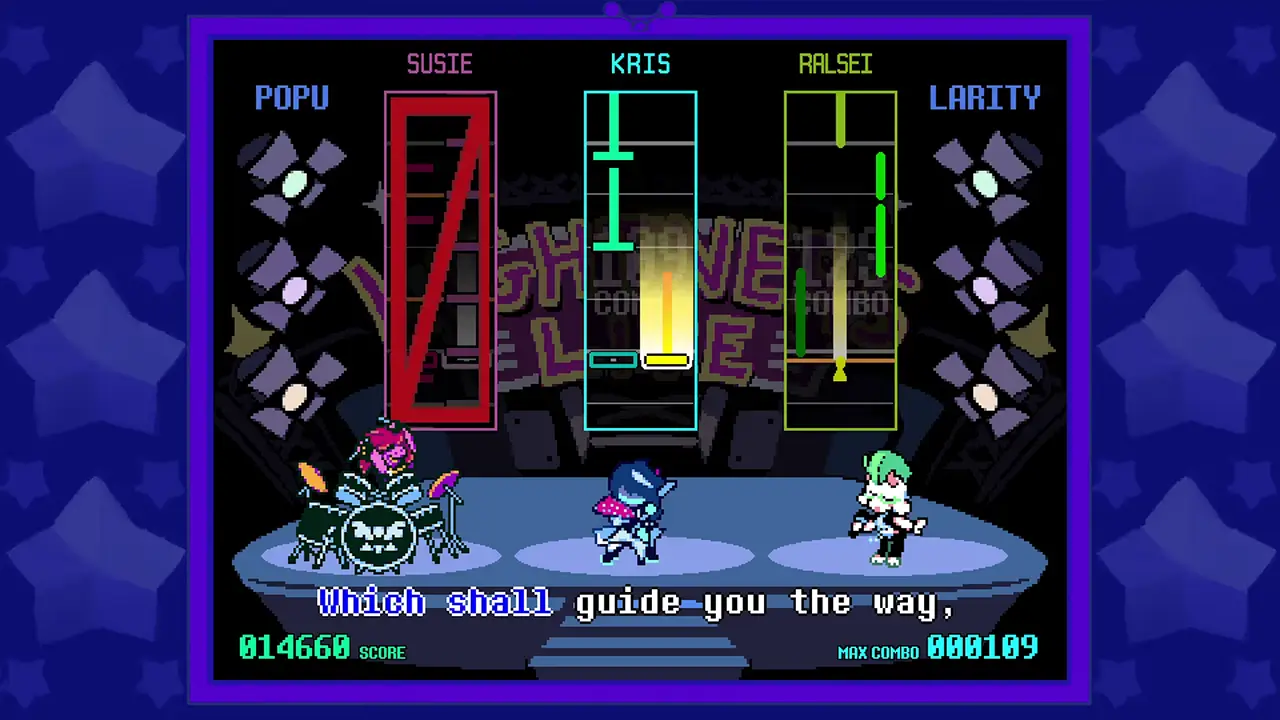Expand Susie's red note highway
1280x720 pixels.
click(440, 260)
